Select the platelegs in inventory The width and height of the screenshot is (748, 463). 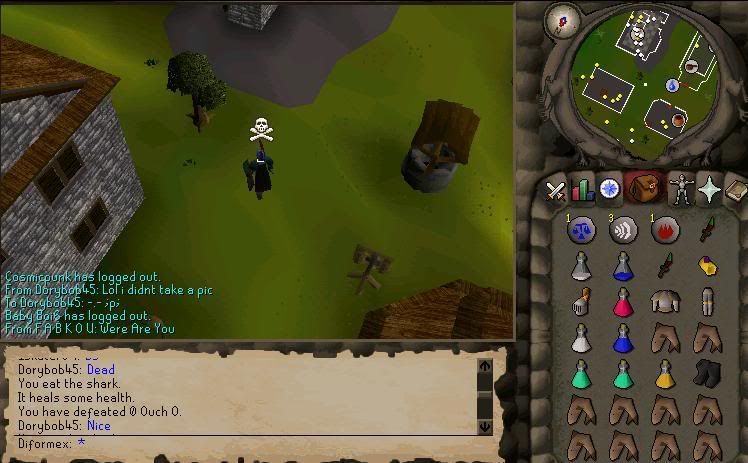(709, 301)
